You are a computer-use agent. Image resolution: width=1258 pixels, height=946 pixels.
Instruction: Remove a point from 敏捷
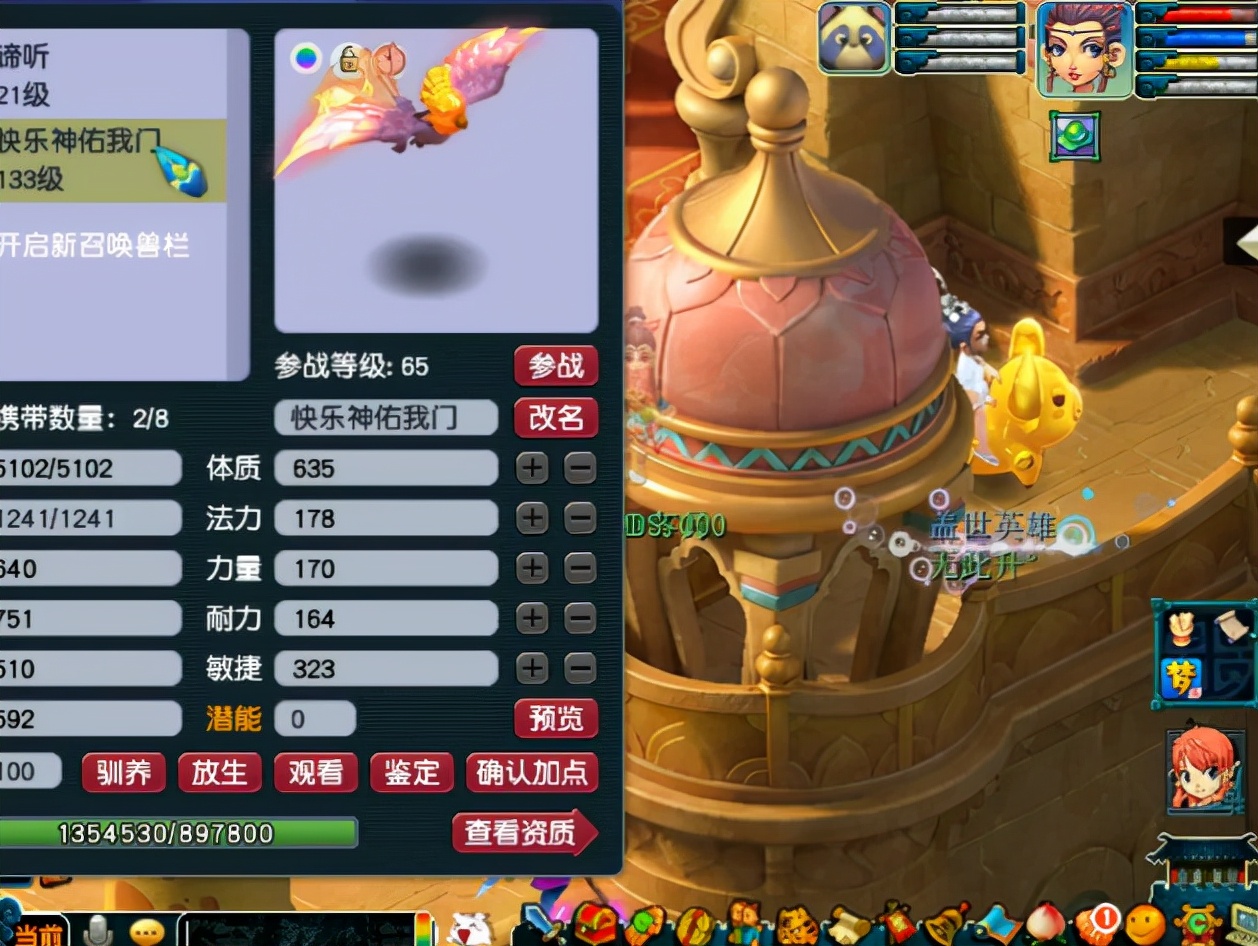[x=580, y=668]
